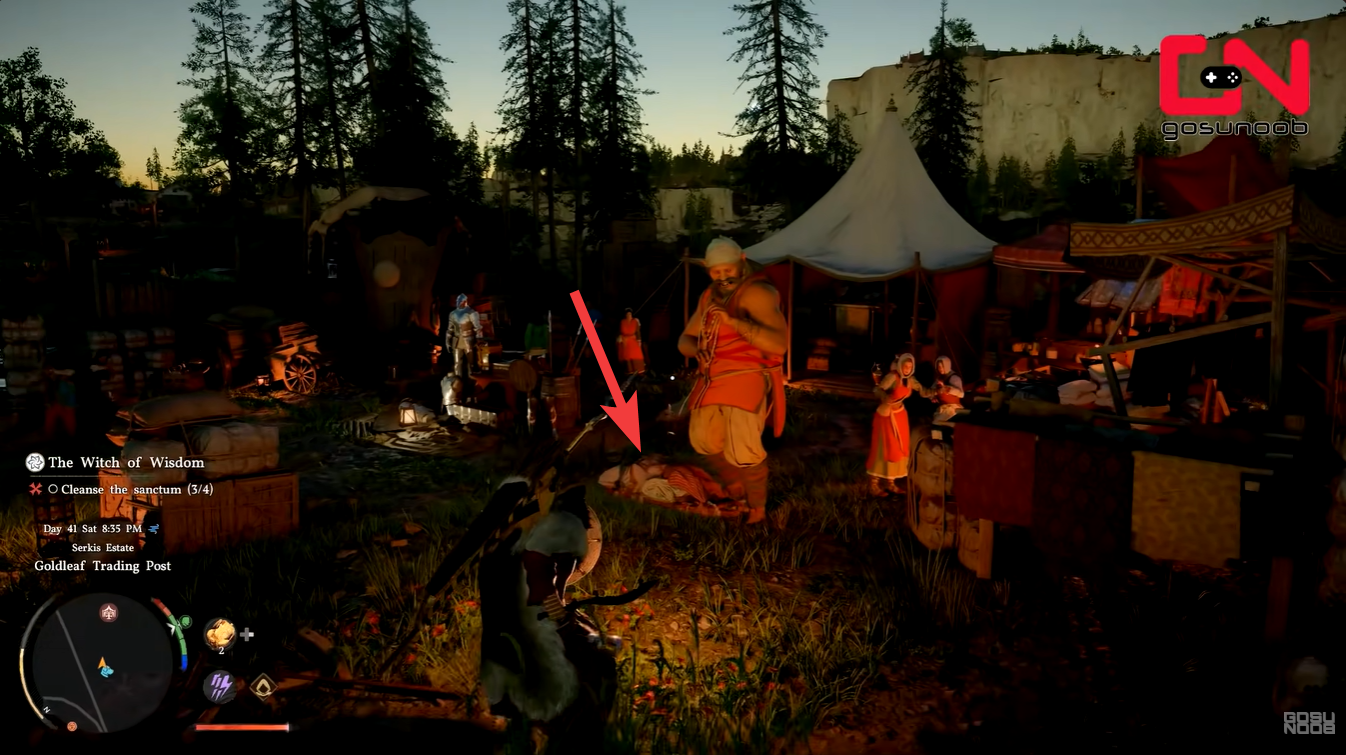Open the Gosunoob logo watermark
1346x755 pixels.
click(1234, 86)
